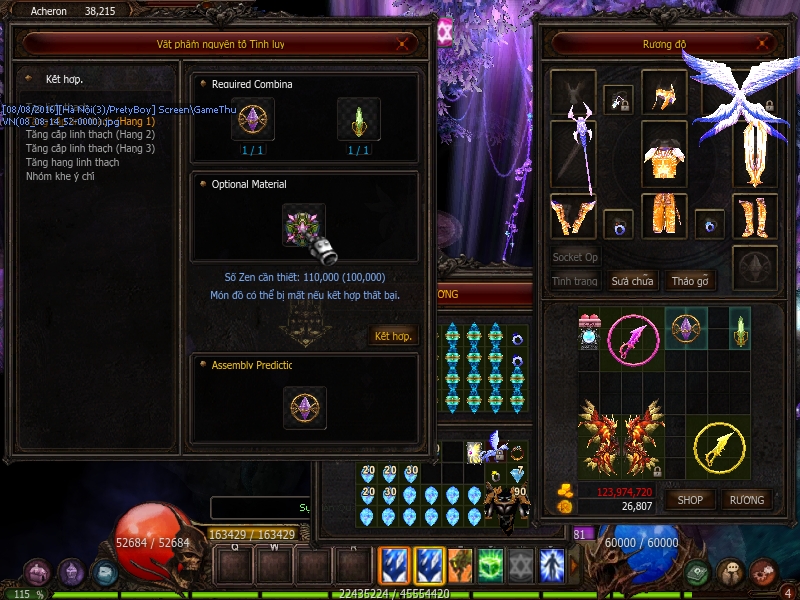Select the equipped golden armor chest slot
The image size is (800, 600).
coord(663,153)
